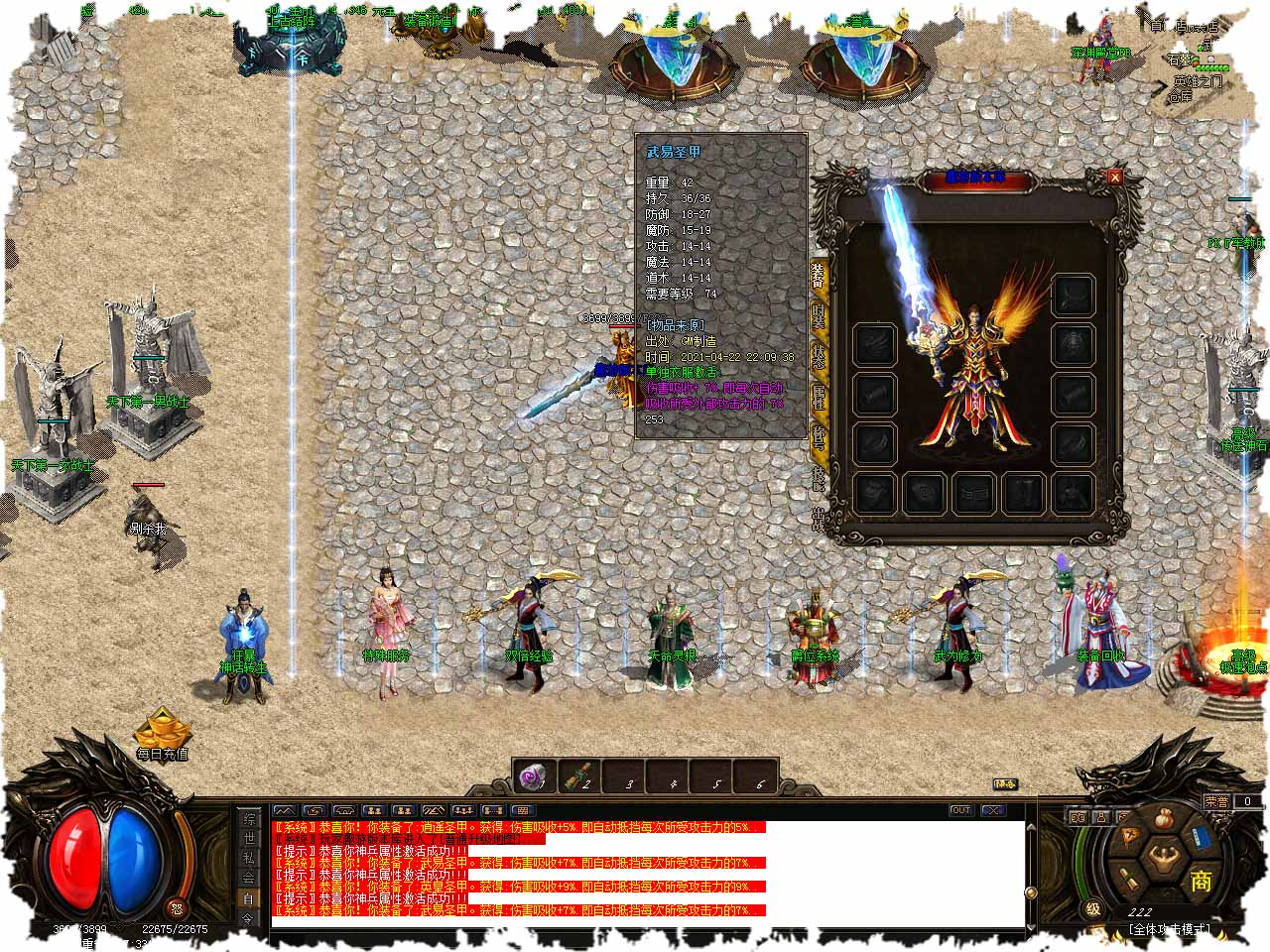Select the 私 private chat channel tab
The height and width of the screenshot is (952, 1270).
(248, 859)
